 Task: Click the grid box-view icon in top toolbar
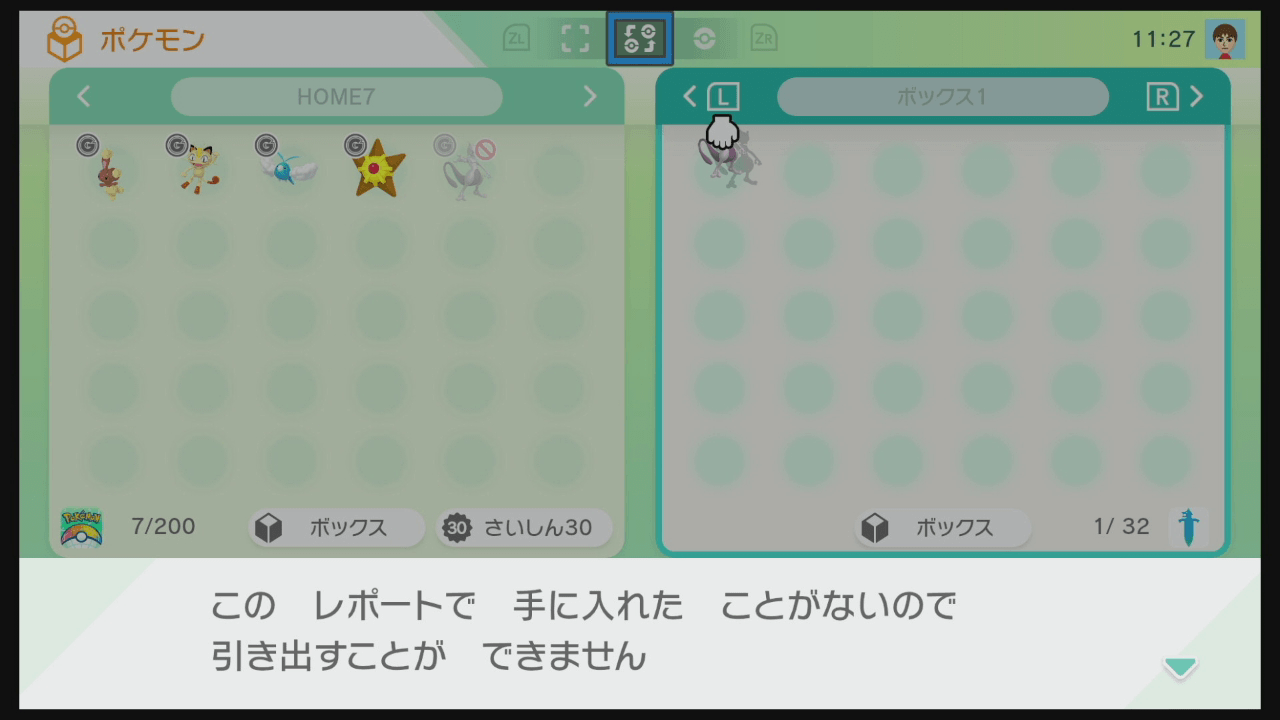pyautogui.click(x=574, y=38)
